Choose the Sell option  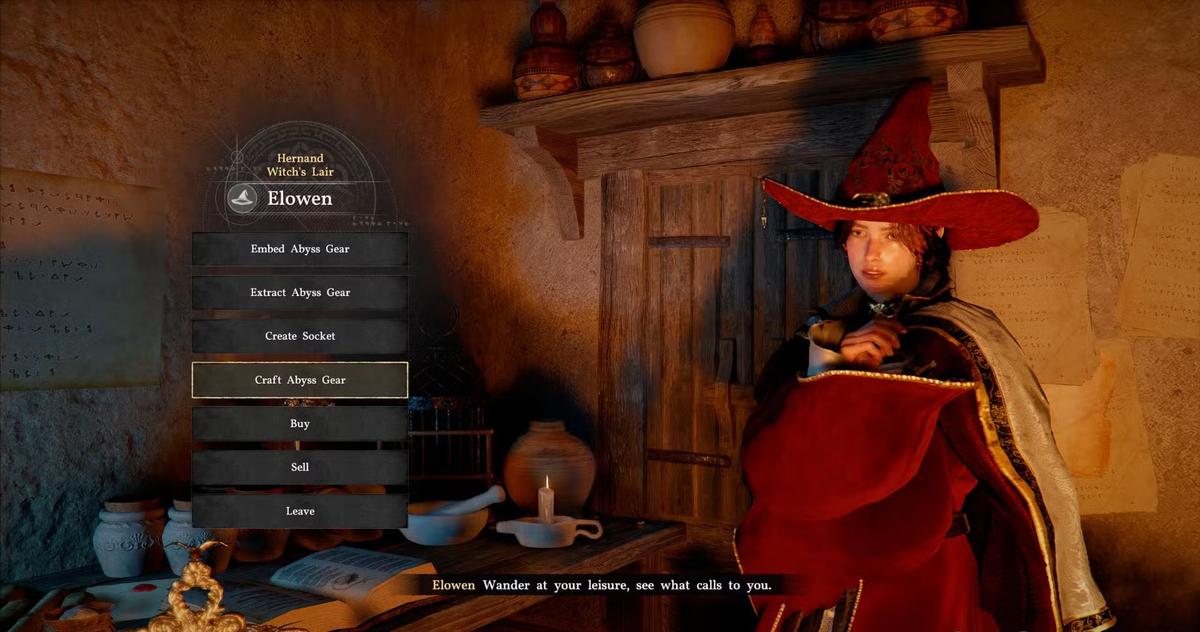point(300,467)
